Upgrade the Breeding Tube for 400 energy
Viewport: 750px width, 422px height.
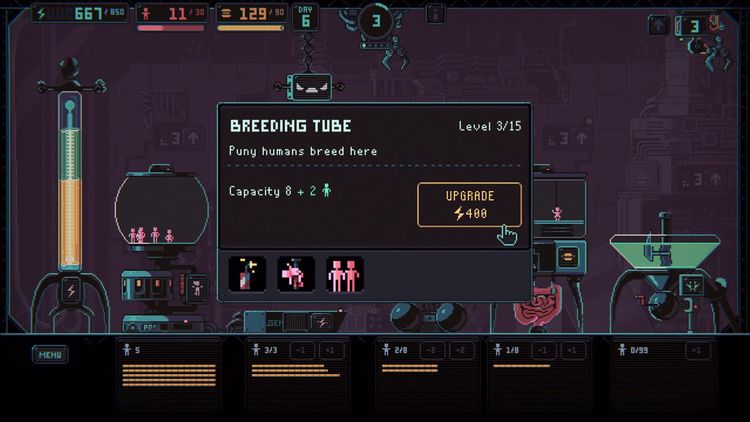coord(469,204)
